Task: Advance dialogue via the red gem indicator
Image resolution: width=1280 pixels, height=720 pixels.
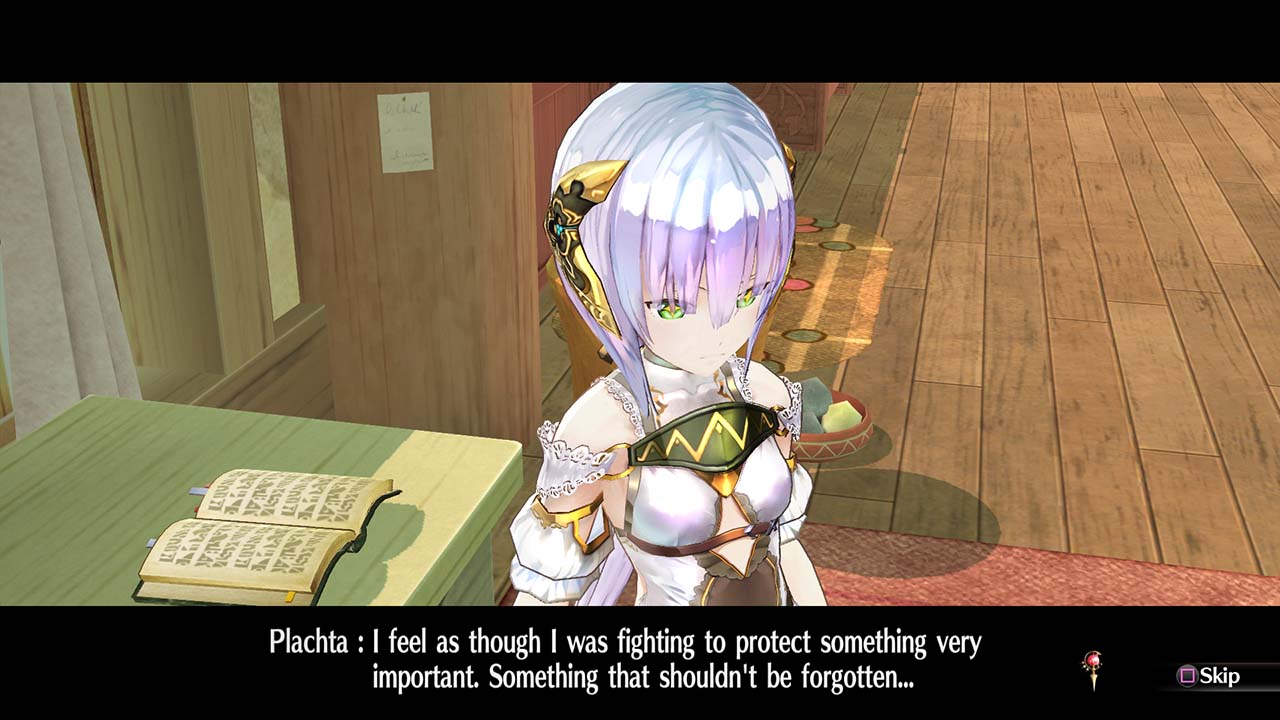Action: click(1093, 668)
